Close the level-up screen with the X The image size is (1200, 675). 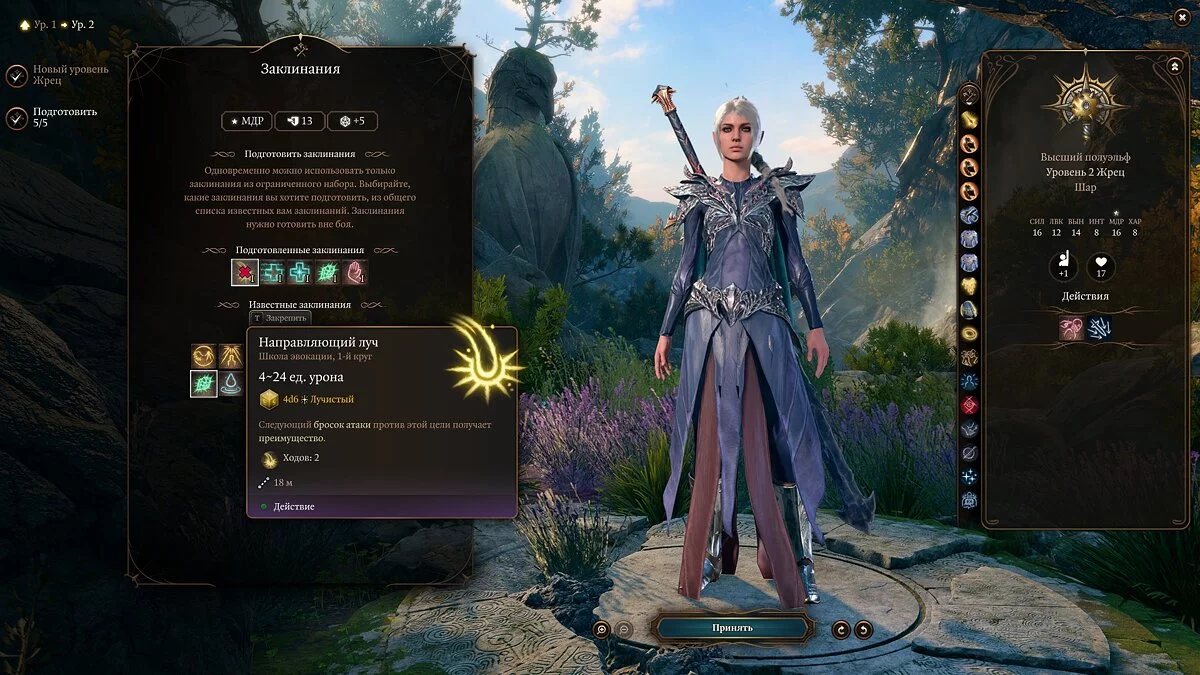click(x=1180, y=18)
